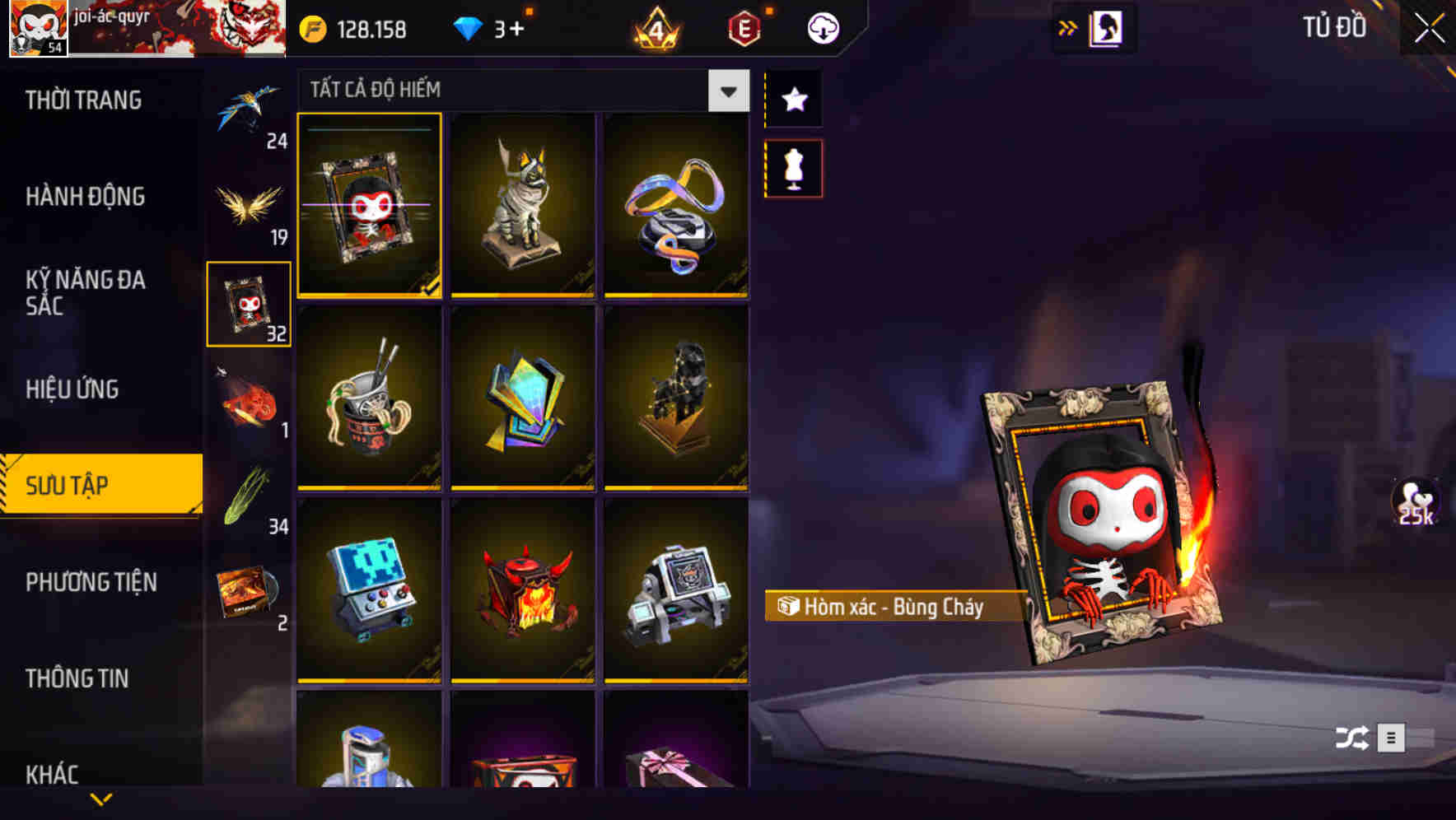This screenshot has width=1456, height=820.
Task: Click the avatar frame category icon showing 32
Action: pyautogui.click(x=249, y=305)
